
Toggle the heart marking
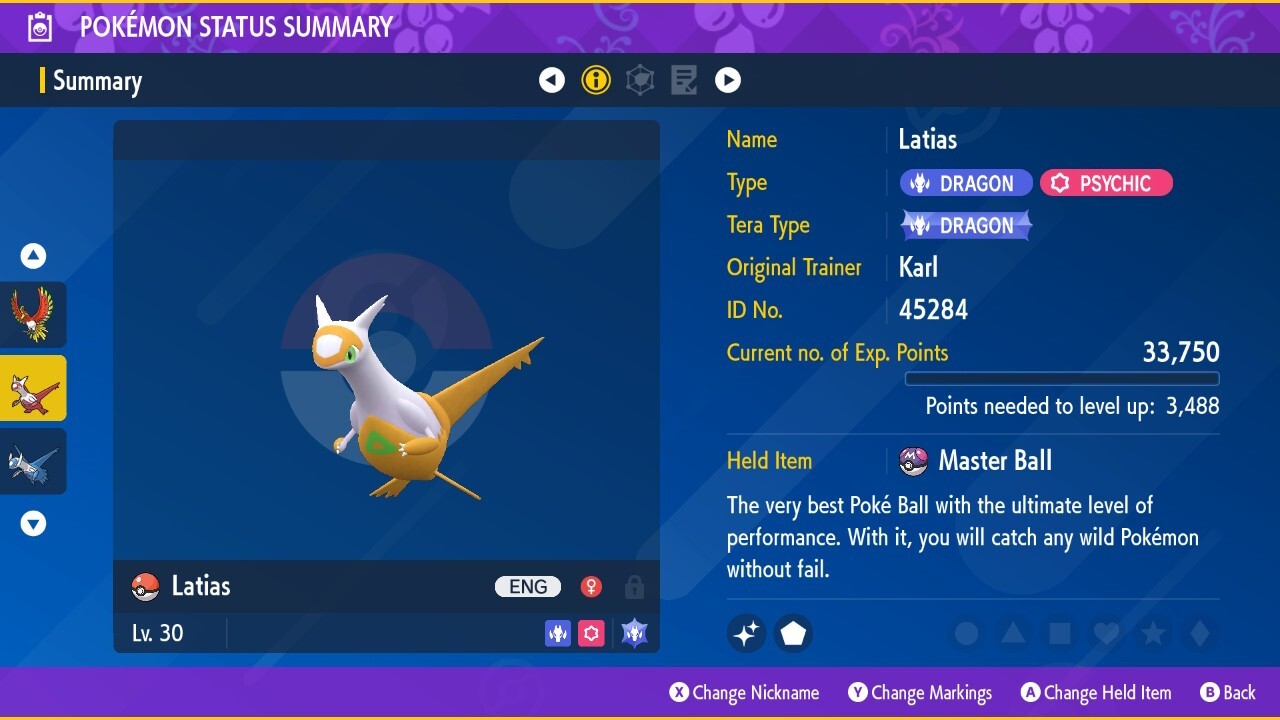point(1106,633)
